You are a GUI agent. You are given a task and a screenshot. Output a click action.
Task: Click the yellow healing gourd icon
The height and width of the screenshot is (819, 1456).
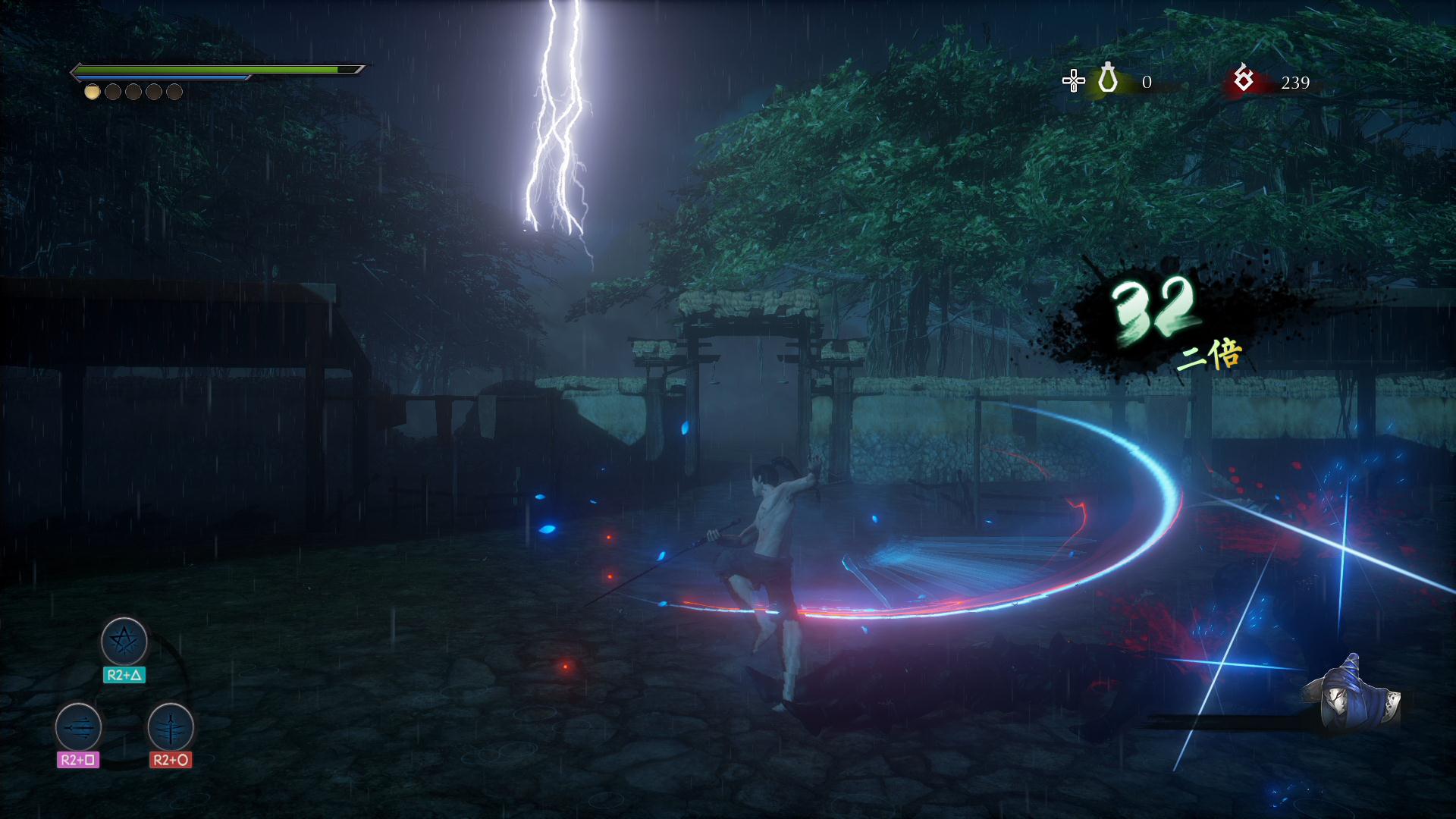(1106, 79)
